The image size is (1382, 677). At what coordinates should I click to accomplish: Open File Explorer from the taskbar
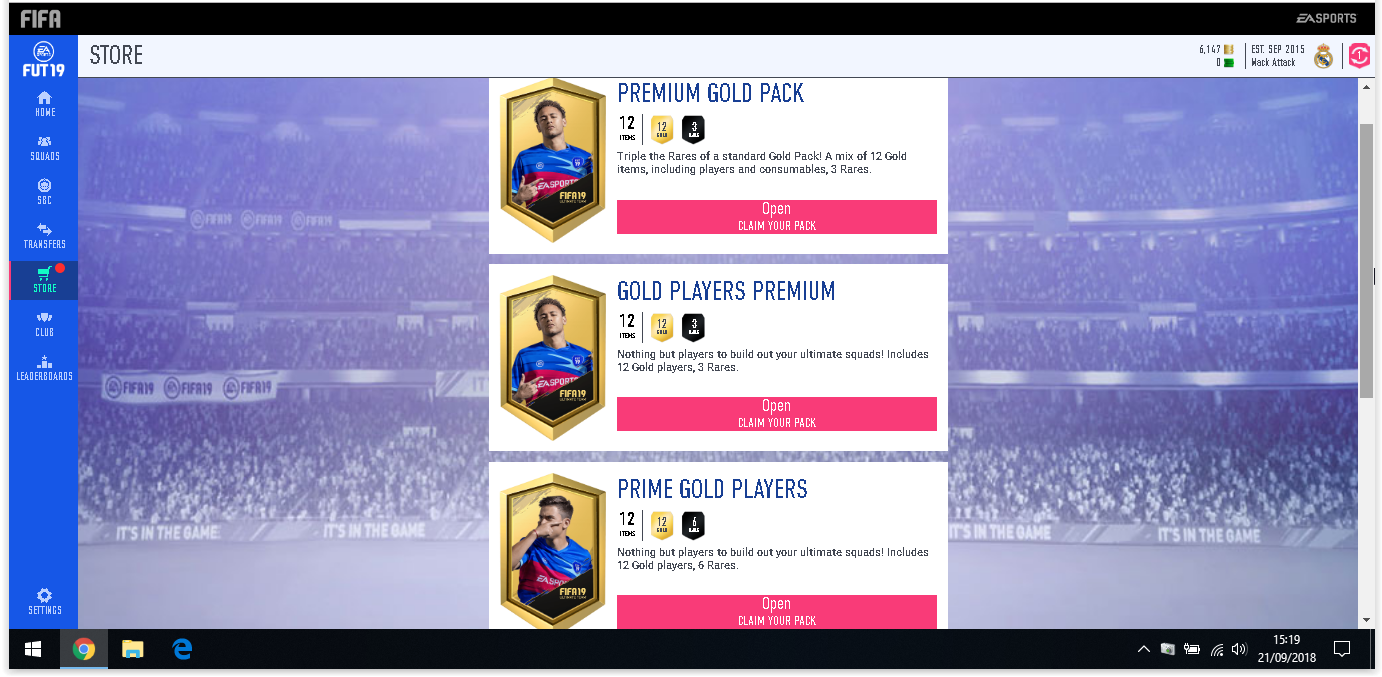132,650
